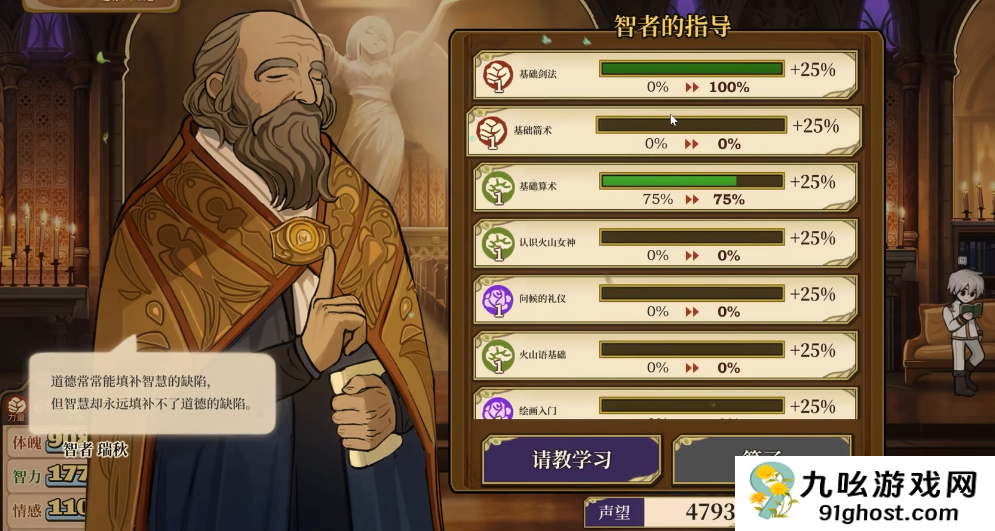This screenshot has height=531, width=995.
Task: Select the 基础剑法 skill row
Action: point(665,76)
